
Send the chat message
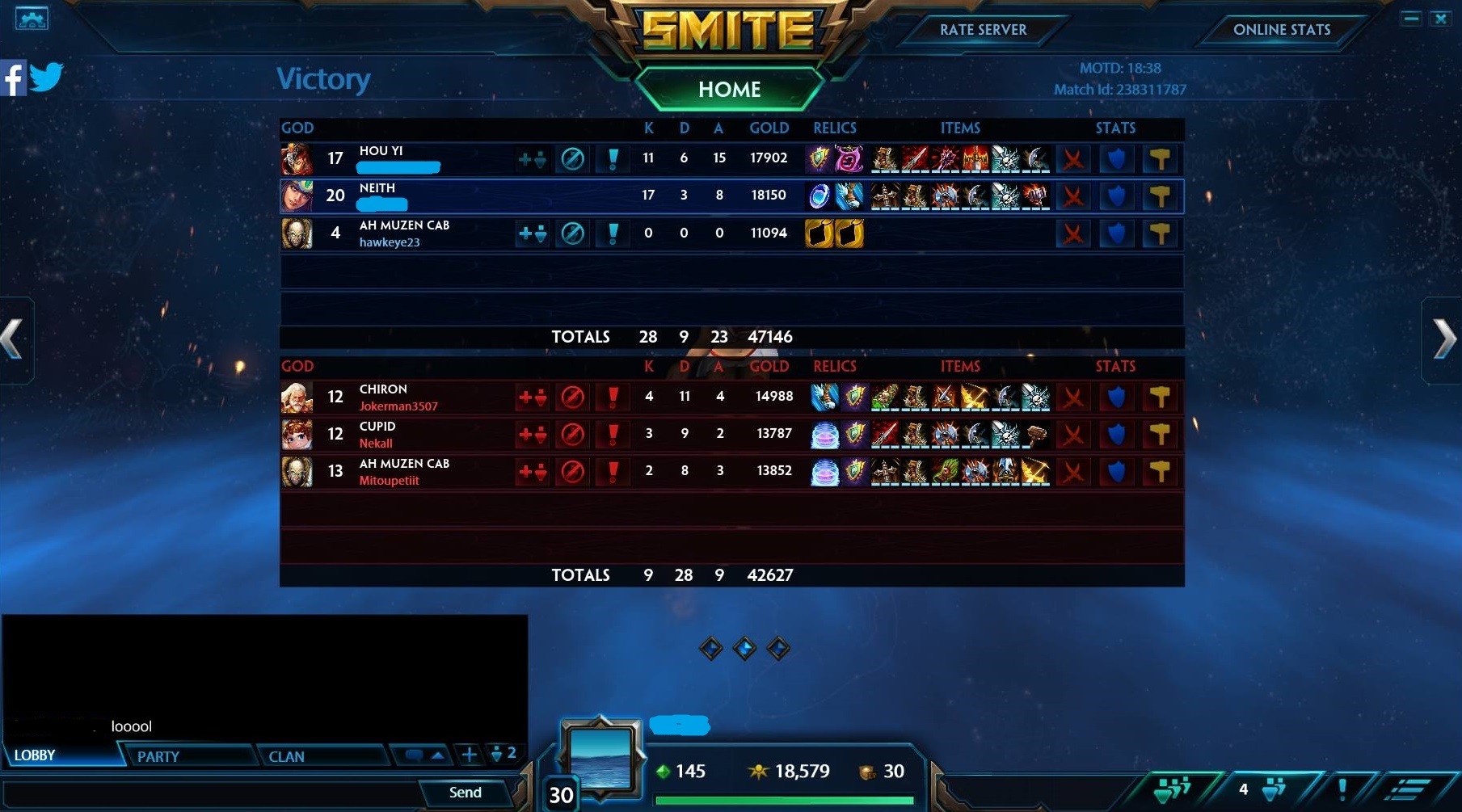coord(465,793)
